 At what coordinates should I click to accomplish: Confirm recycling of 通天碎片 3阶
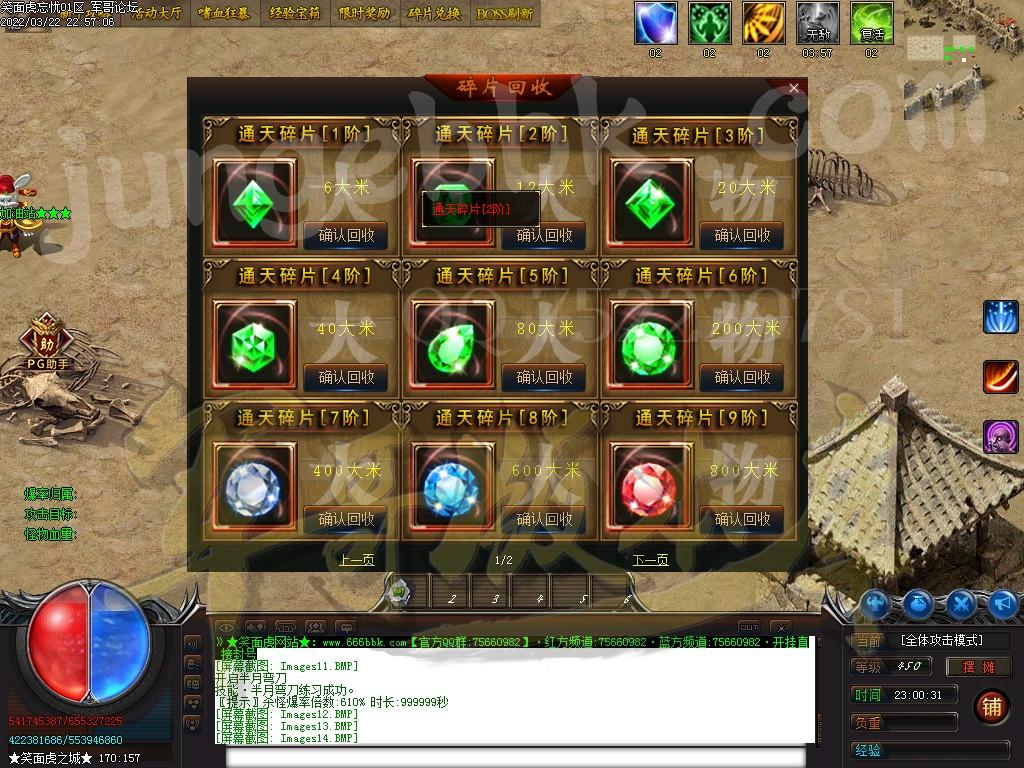tap(742, 235)
